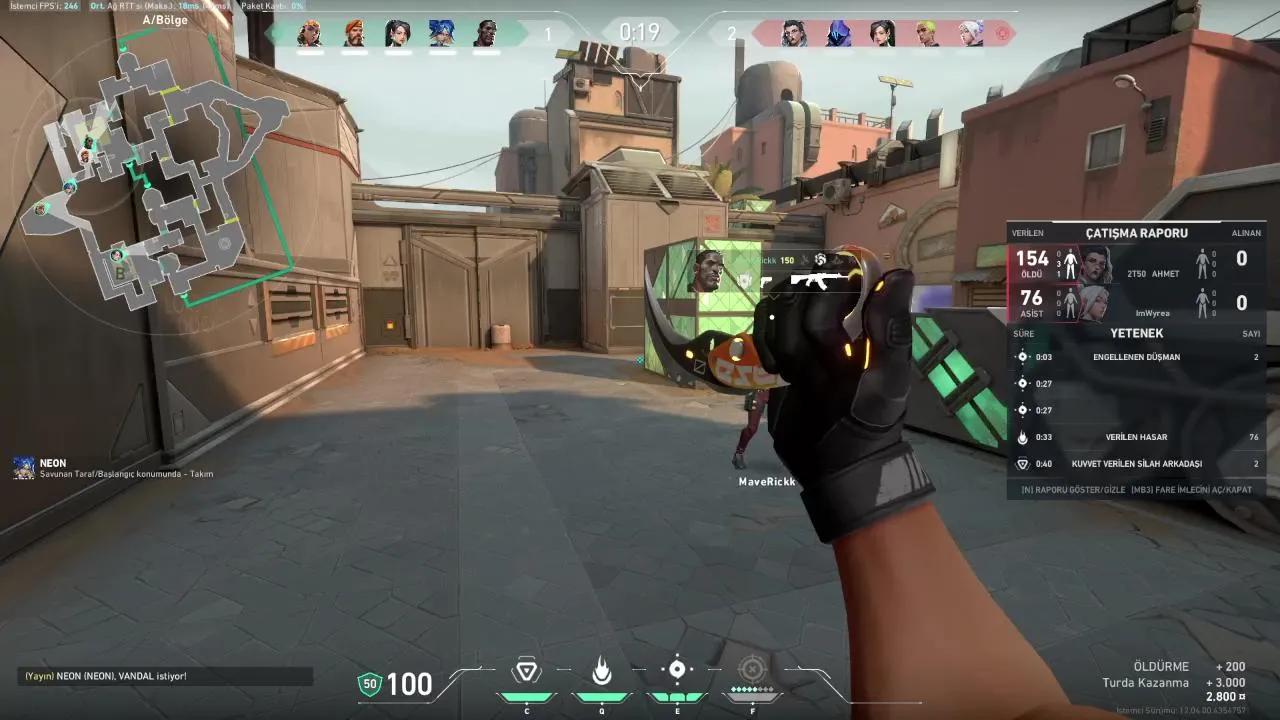Viewport: 1280px width, 720px height.
Task: Toggle mouse cursor with FARE İMLECİNİ AÇ/KAPAT
Action: (x=1190, y=488)
